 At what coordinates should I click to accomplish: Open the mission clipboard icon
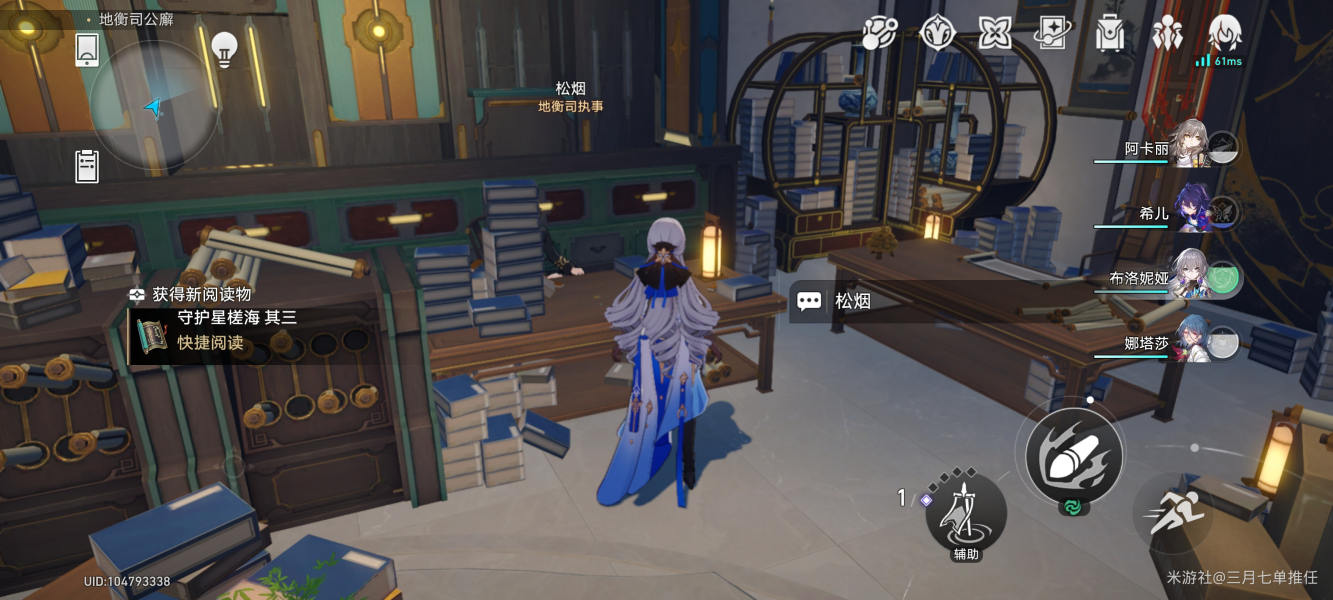(x=87, y=166)
